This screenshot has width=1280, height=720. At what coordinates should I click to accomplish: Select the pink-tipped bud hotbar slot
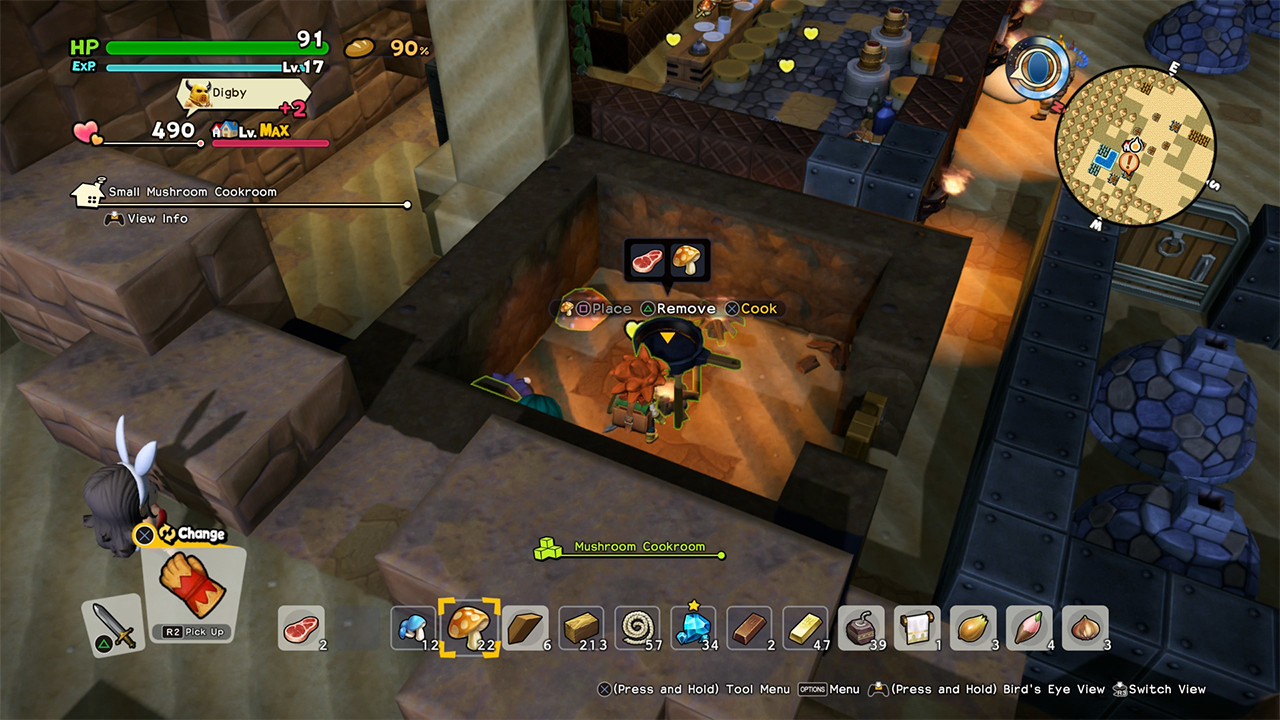[1029, 628]
